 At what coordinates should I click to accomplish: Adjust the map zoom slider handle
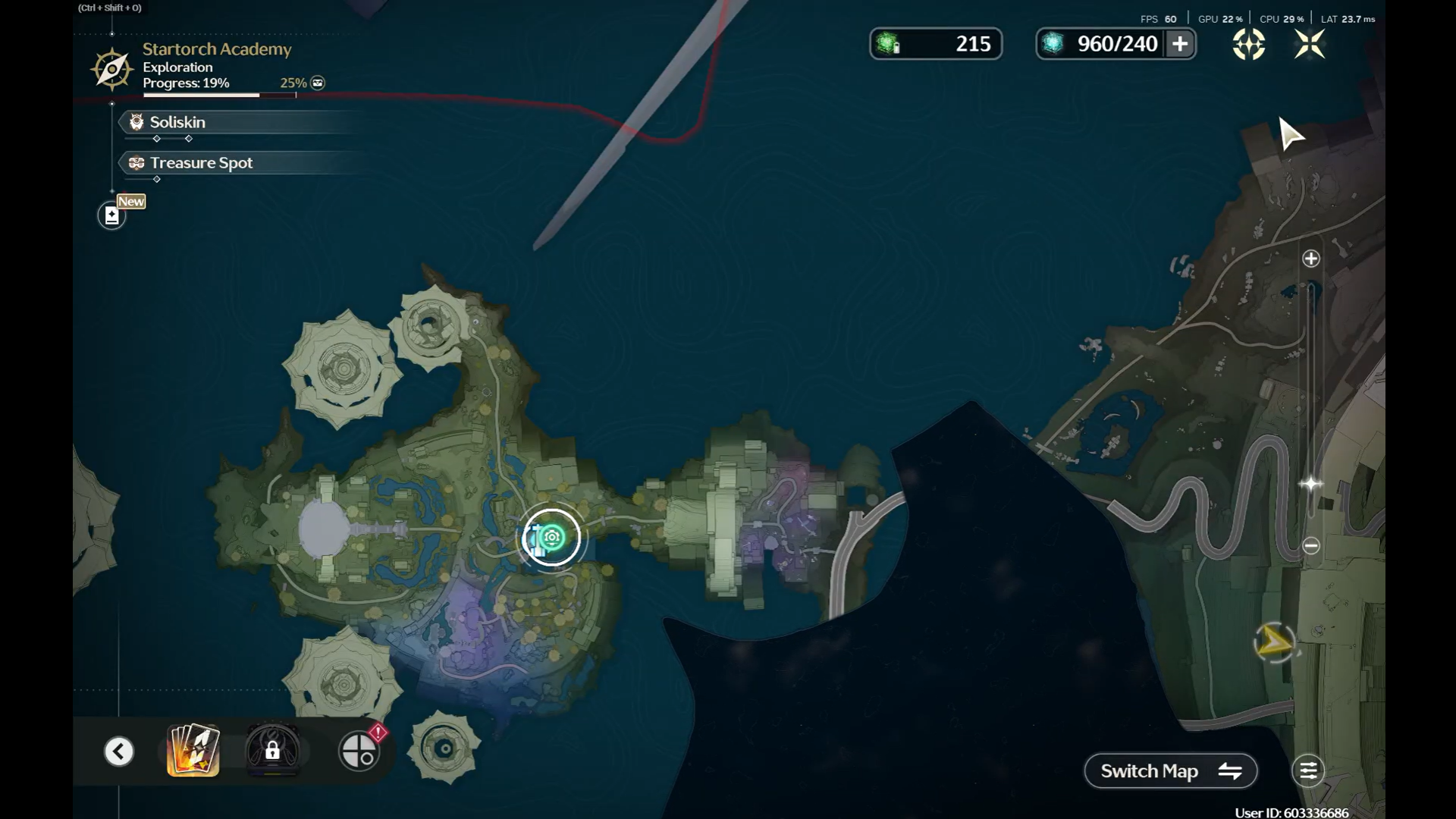click(x=1311, y=484)
